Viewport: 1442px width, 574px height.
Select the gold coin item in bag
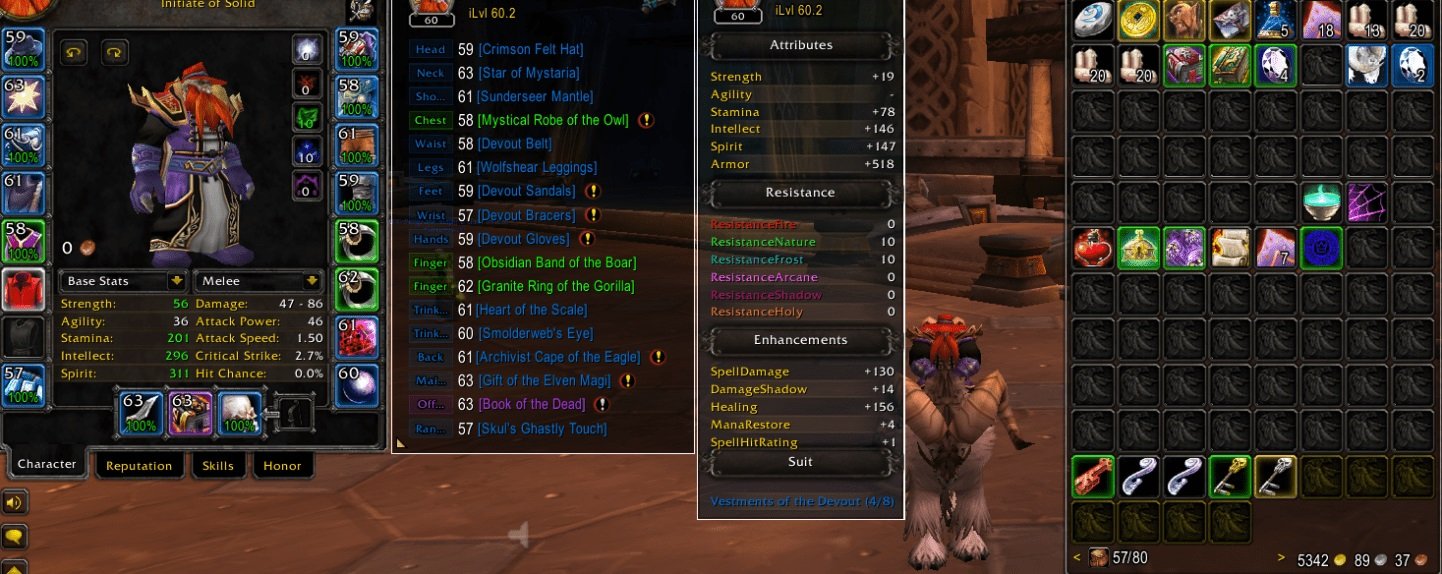tap(1138, 20)
